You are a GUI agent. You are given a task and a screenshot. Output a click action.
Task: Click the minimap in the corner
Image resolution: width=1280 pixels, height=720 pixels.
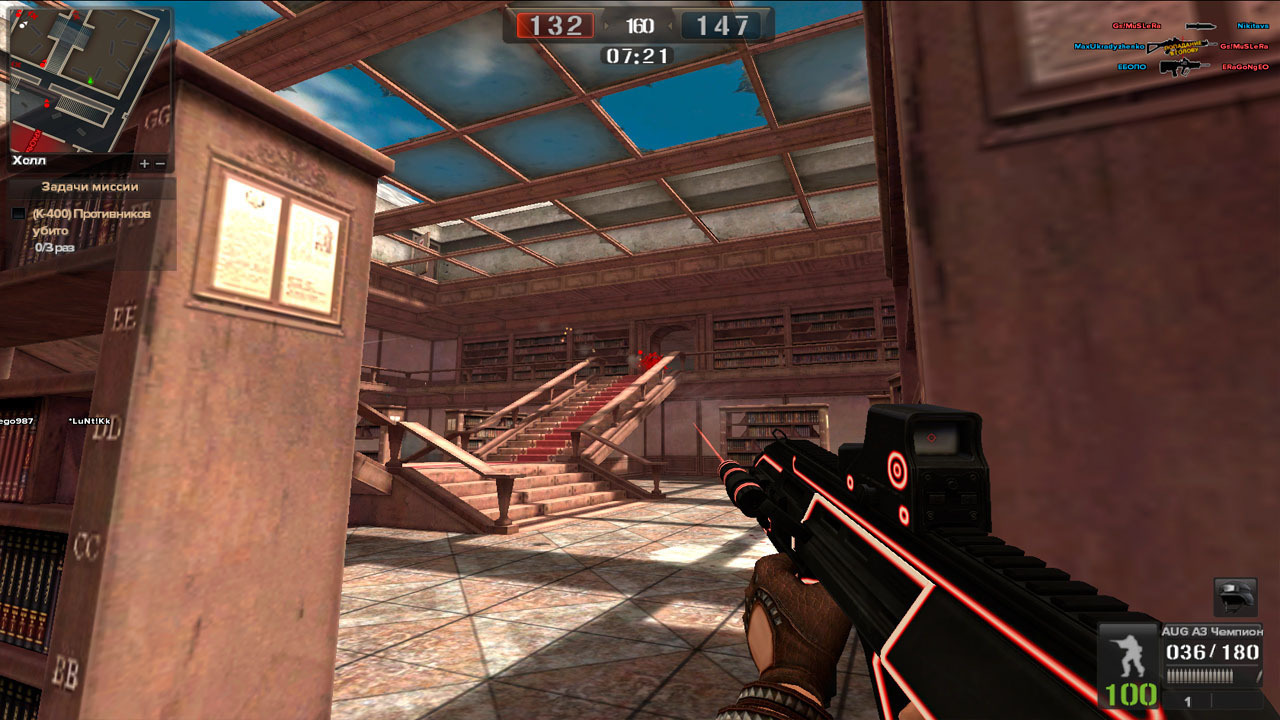point(88,78)
